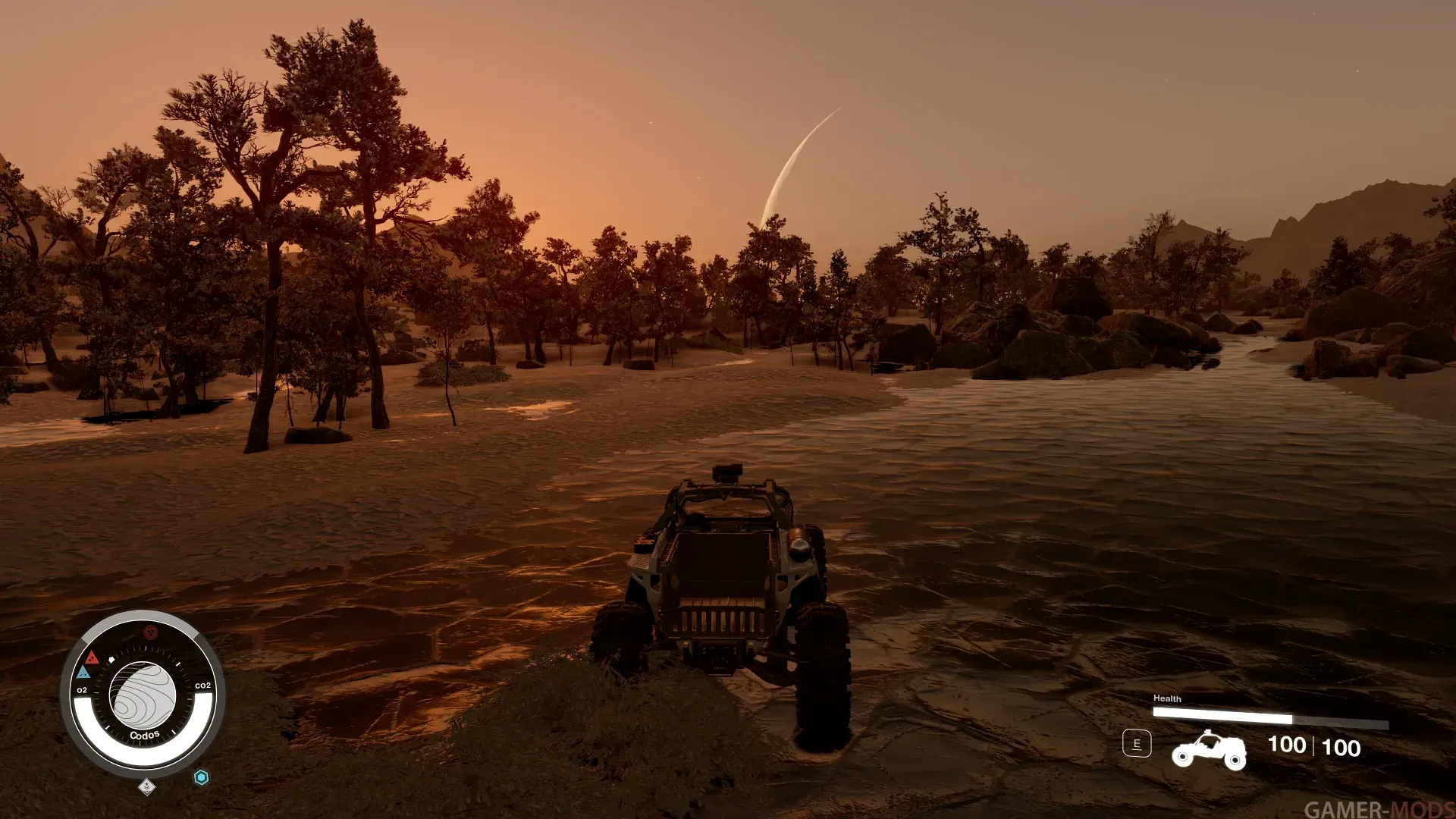Click the rover vehicle icon
Viewport: 1456px width, 819px height.
(1209, 748)
